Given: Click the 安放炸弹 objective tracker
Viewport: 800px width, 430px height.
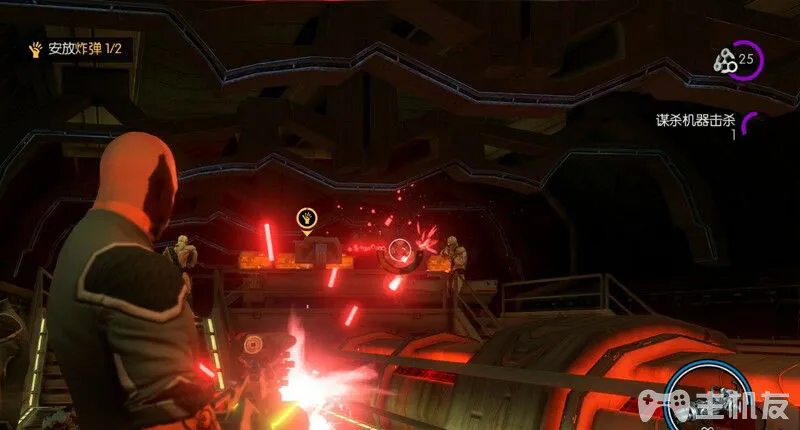Looking at the screenshot, I should [77, 48].
